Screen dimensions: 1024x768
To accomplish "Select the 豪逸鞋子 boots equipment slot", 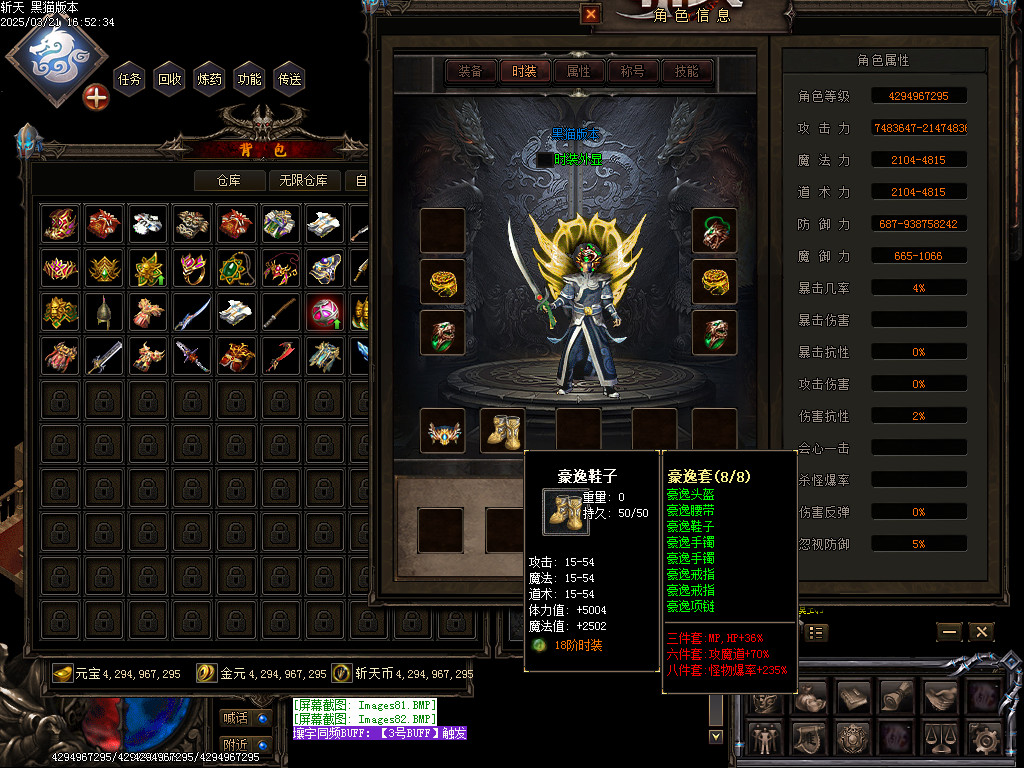I will click(x=503, y=429).
